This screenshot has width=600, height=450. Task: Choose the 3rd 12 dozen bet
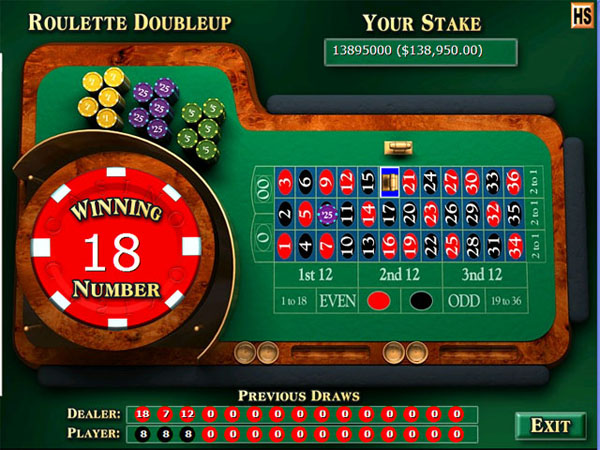482,274
